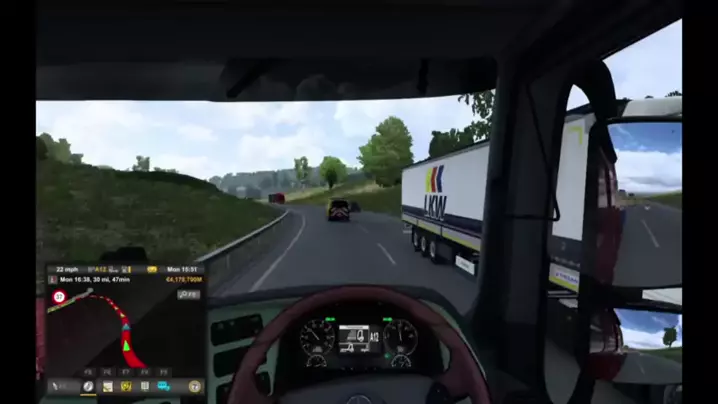This screenshot has height=404, width=718.
Task: Show the driver info tab
Action: point(145,386)
